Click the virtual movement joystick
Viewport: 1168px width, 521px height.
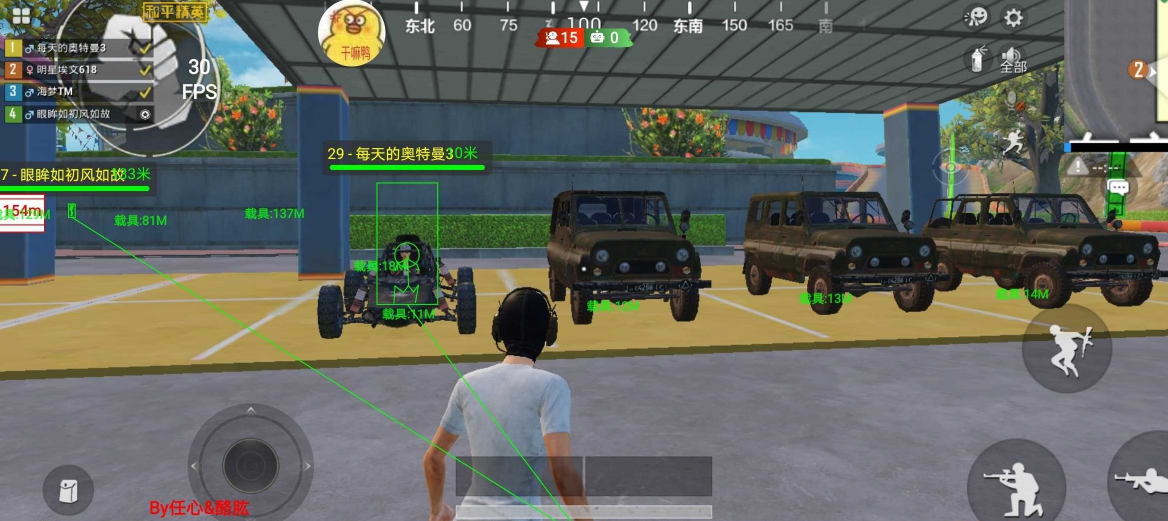tap(250, 466)
